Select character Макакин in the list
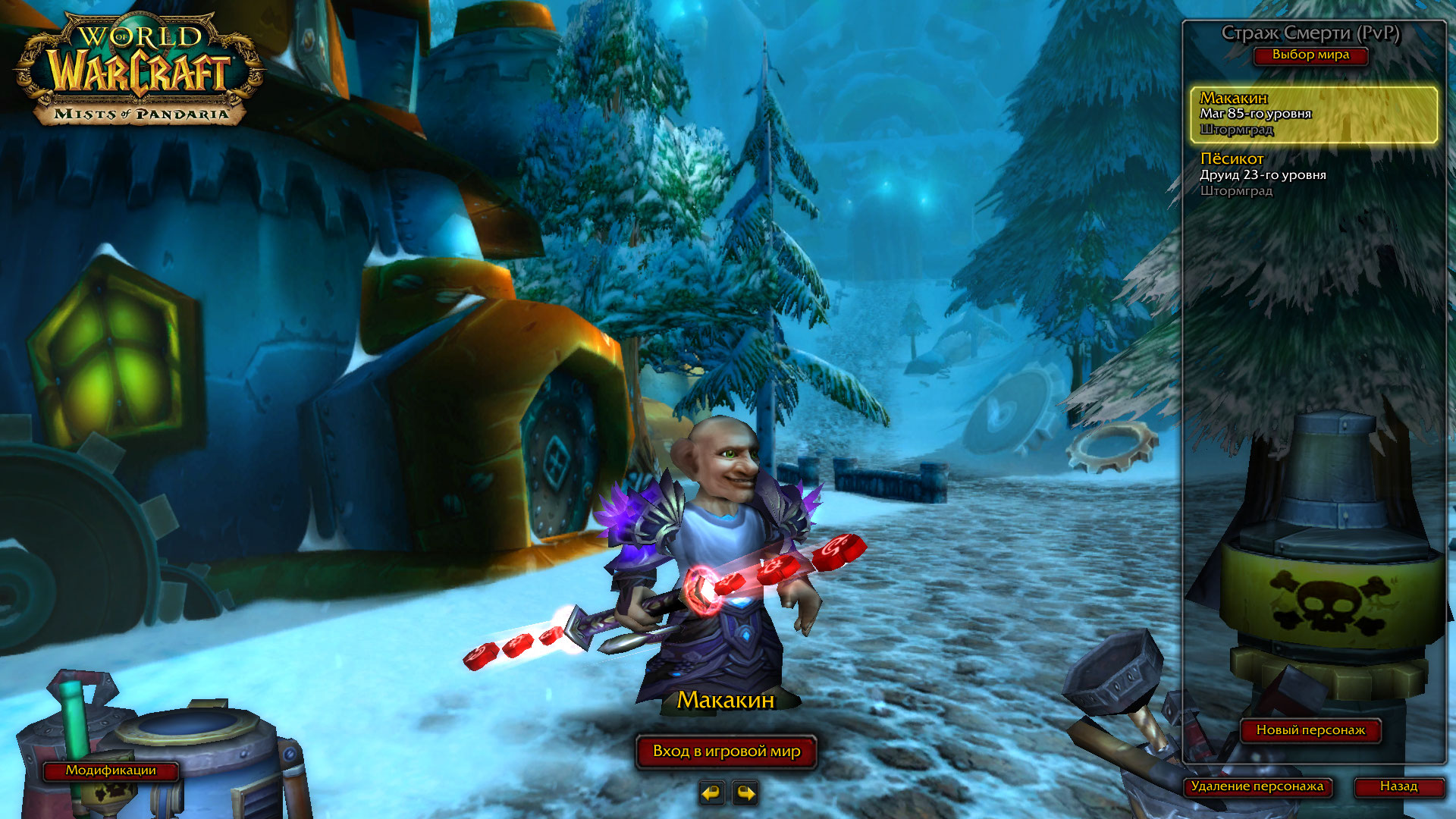Image resolution: width=1456 pixels, height=819 pixels. click(1313, 114)
